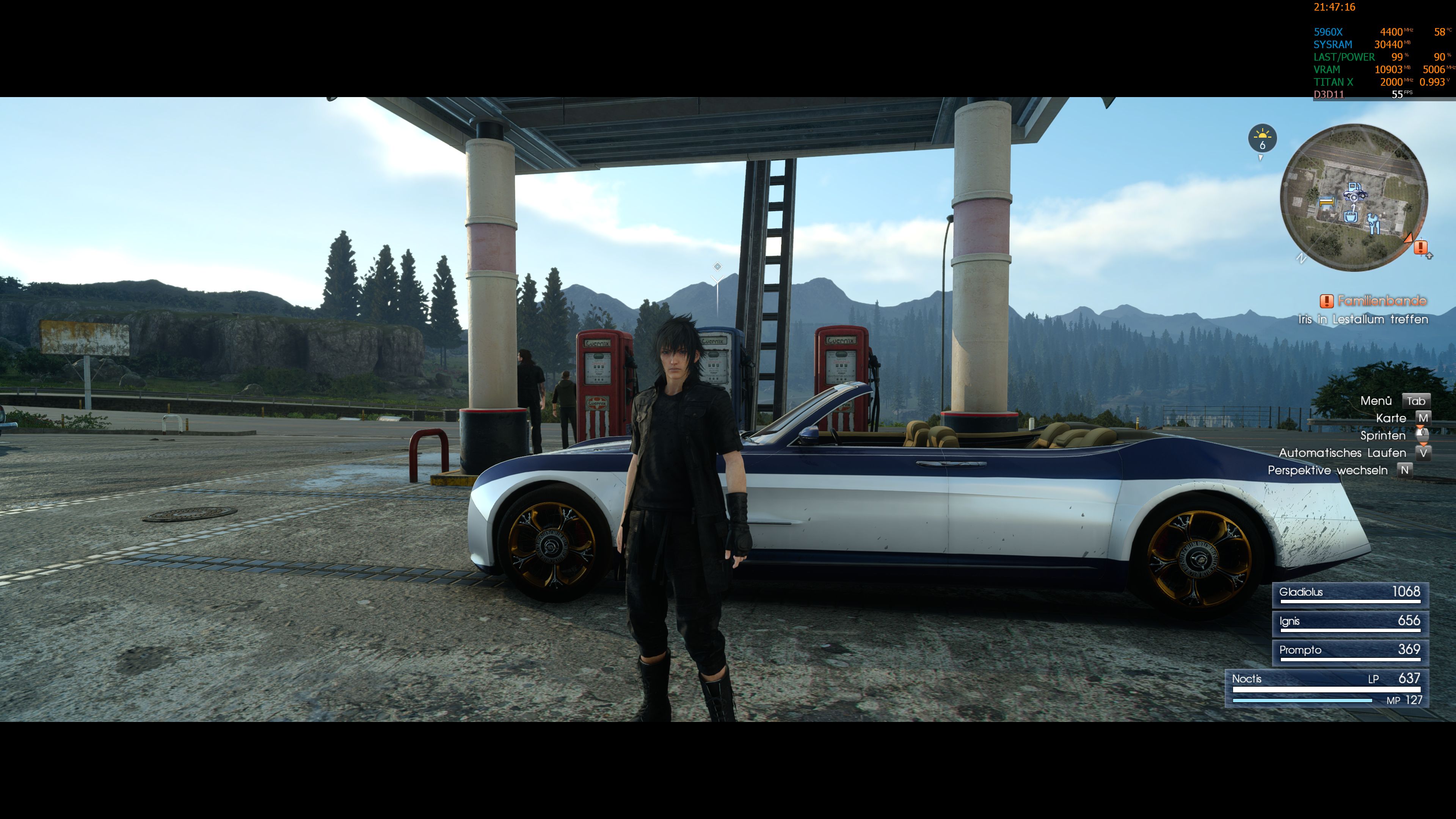Select the bed lodging icon on the minimap
This screenshot has width=1456, height=819.
point(1327,202)
